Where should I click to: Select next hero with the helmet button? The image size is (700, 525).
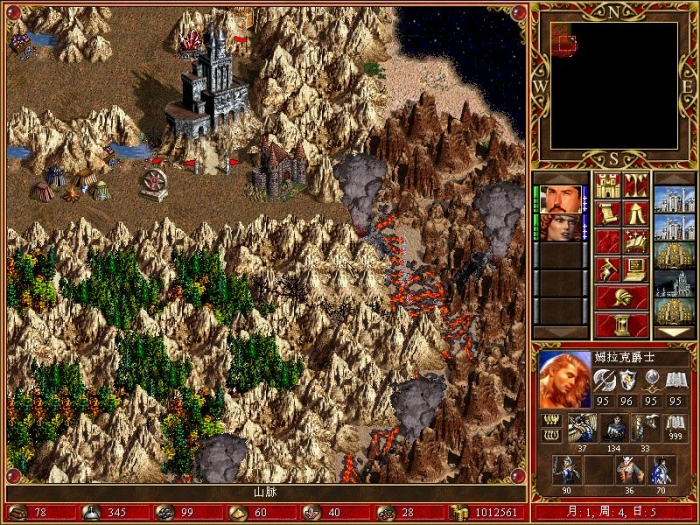[621, 297]
